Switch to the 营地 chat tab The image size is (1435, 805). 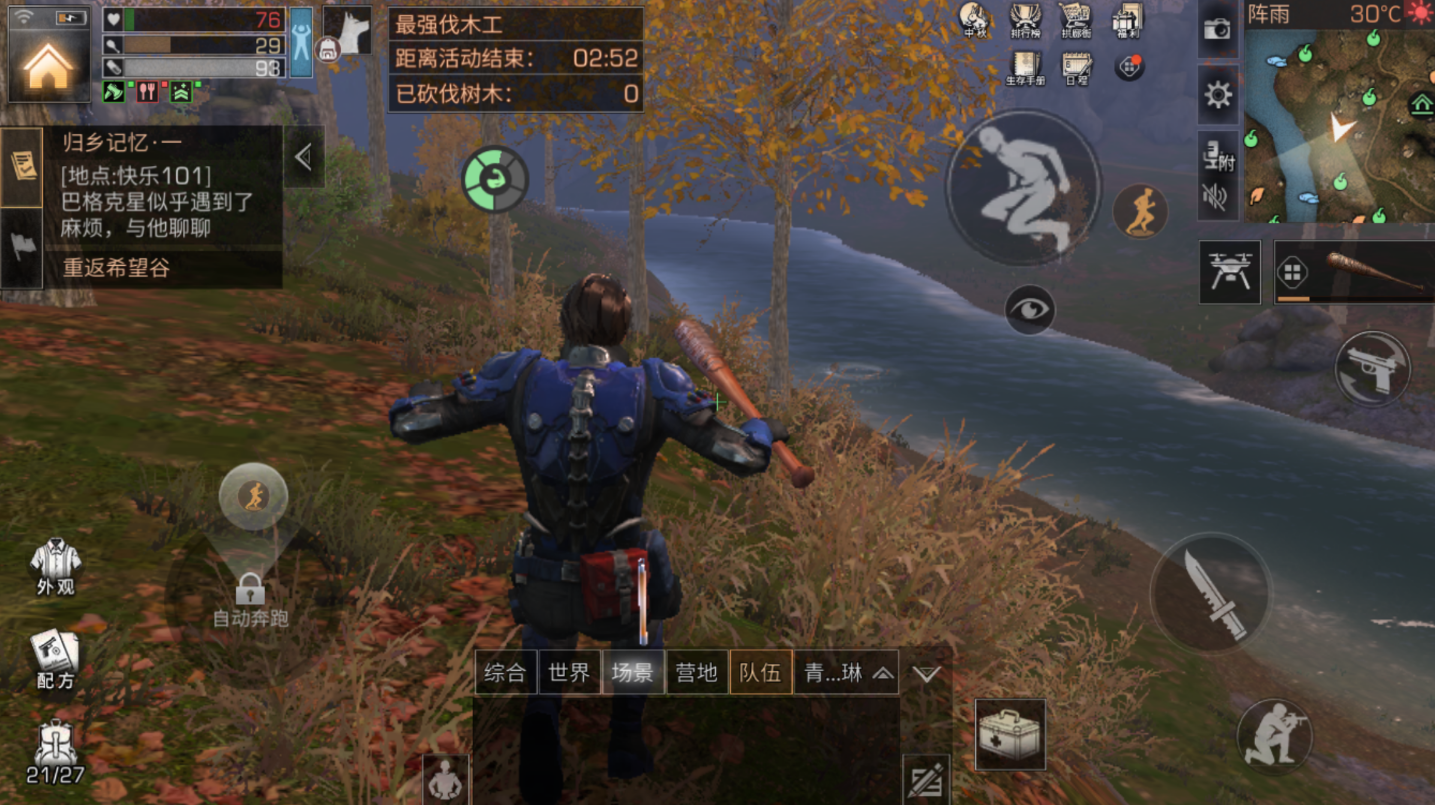click(x=696, y=672)
